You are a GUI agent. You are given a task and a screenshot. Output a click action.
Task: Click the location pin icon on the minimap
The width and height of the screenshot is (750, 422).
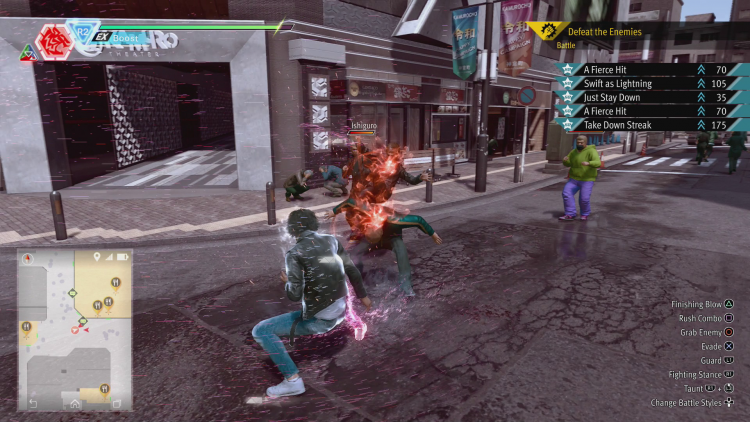[x=97, y=257]
